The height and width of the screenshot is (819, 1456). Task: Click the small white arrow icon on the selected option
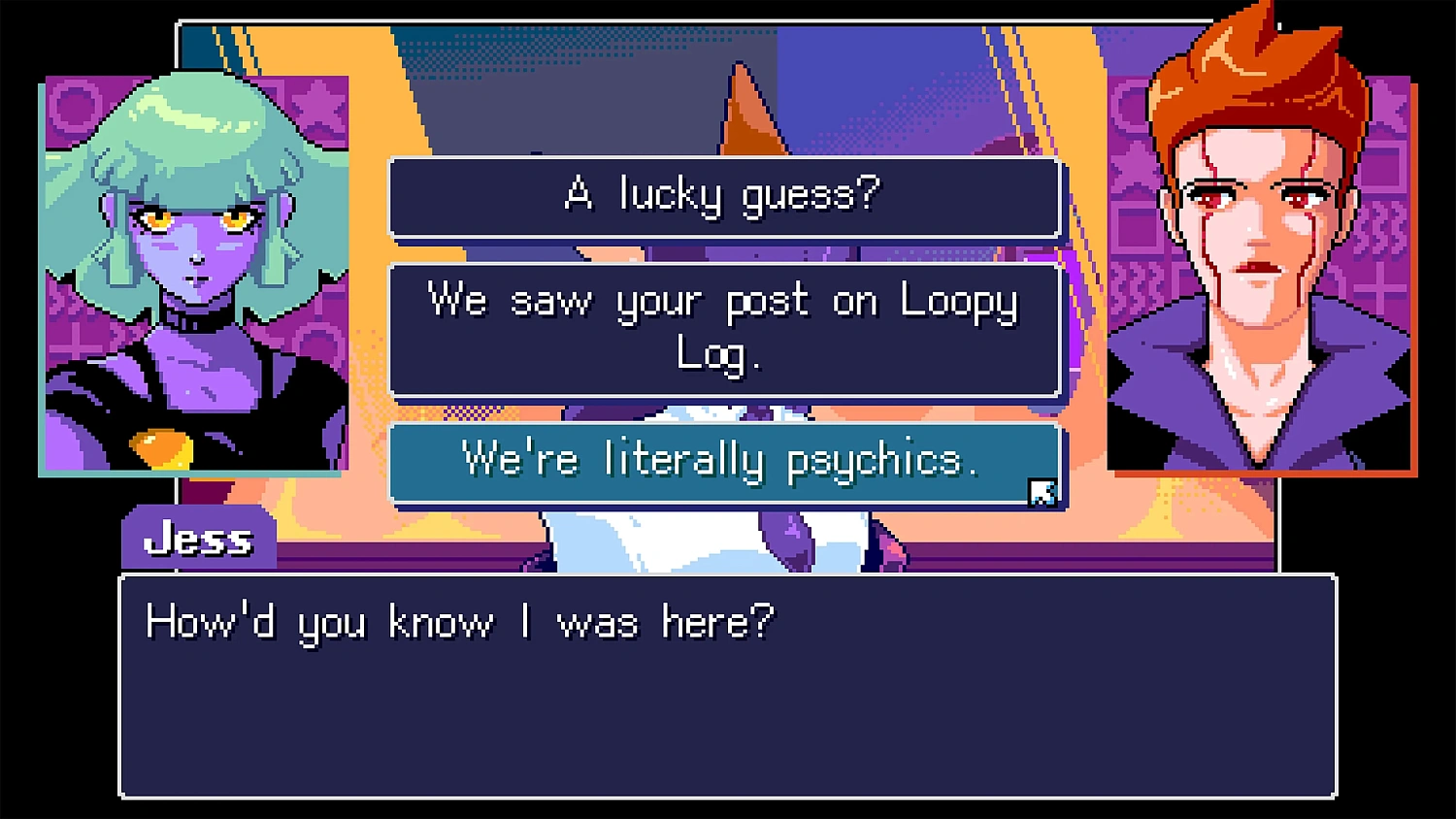[1043, 494]
